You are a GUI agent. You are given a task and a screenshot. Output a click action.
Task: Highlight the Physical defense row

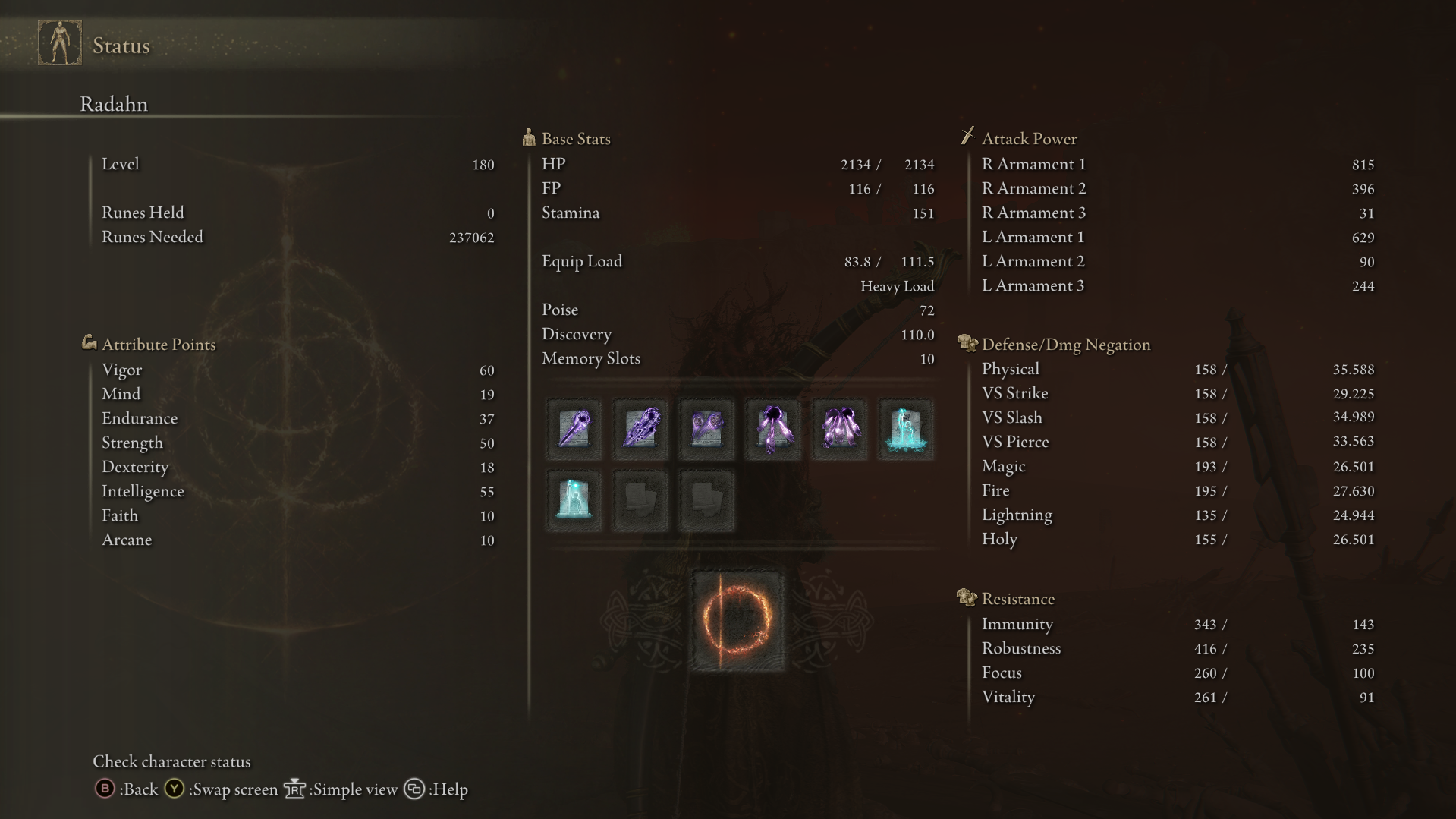click(1177, 369)
